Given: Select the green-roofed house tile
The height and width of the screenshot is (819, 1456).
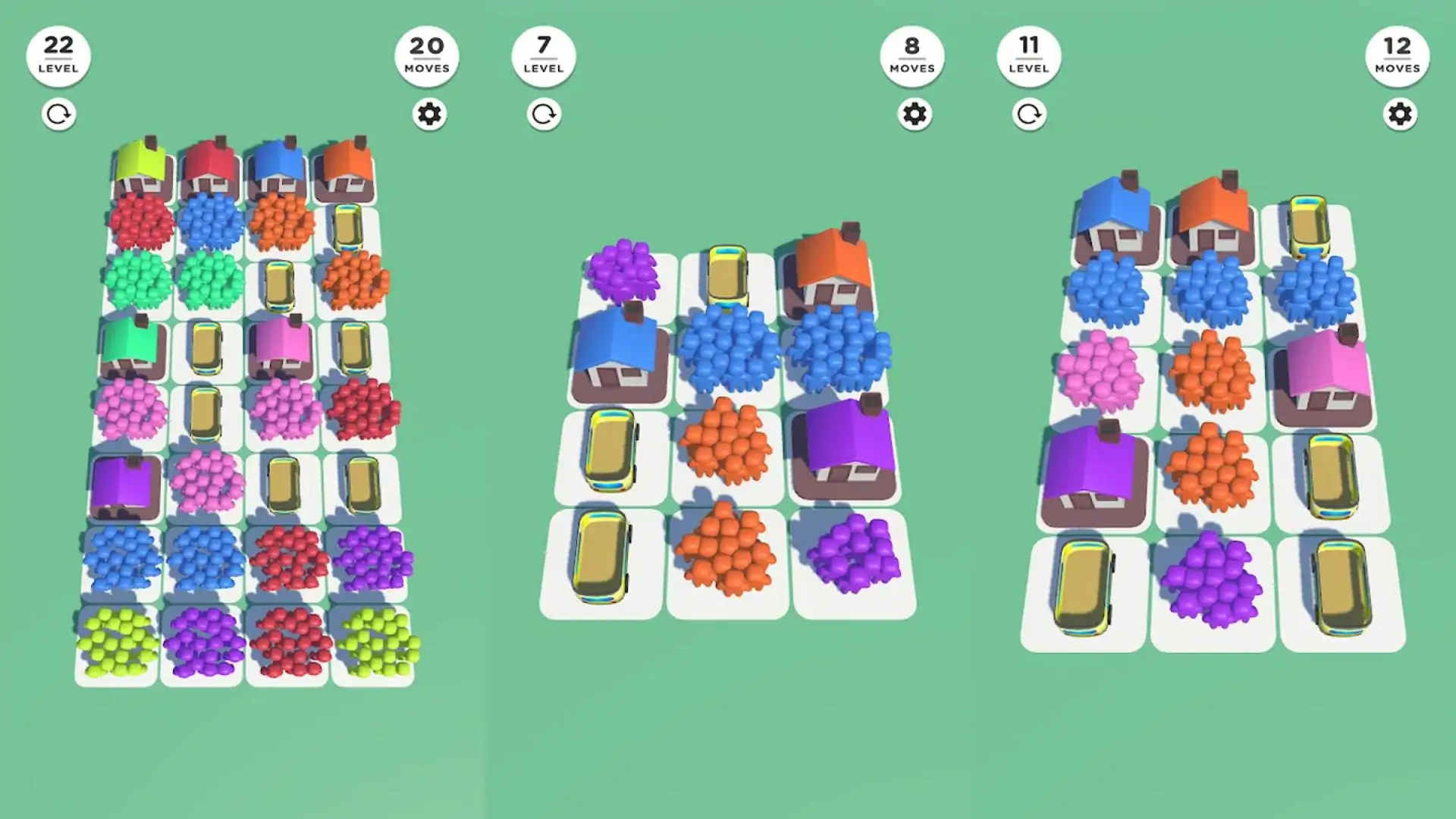Looking at the screenshot, I should pos(133,347).
